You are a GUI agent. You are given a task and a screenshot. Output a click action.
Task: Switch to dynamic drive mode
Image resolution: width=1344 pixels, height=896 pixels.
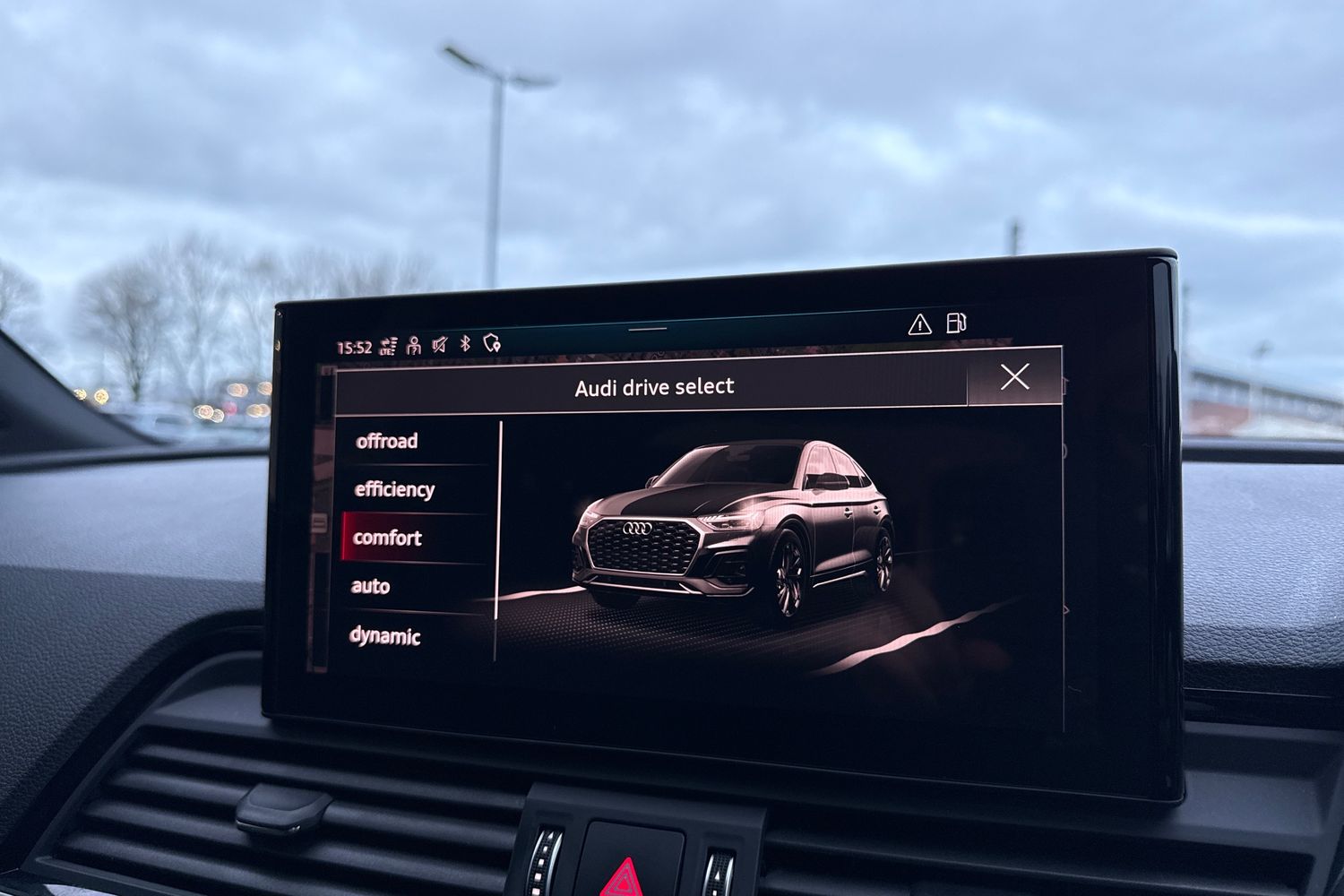point(387,637)
